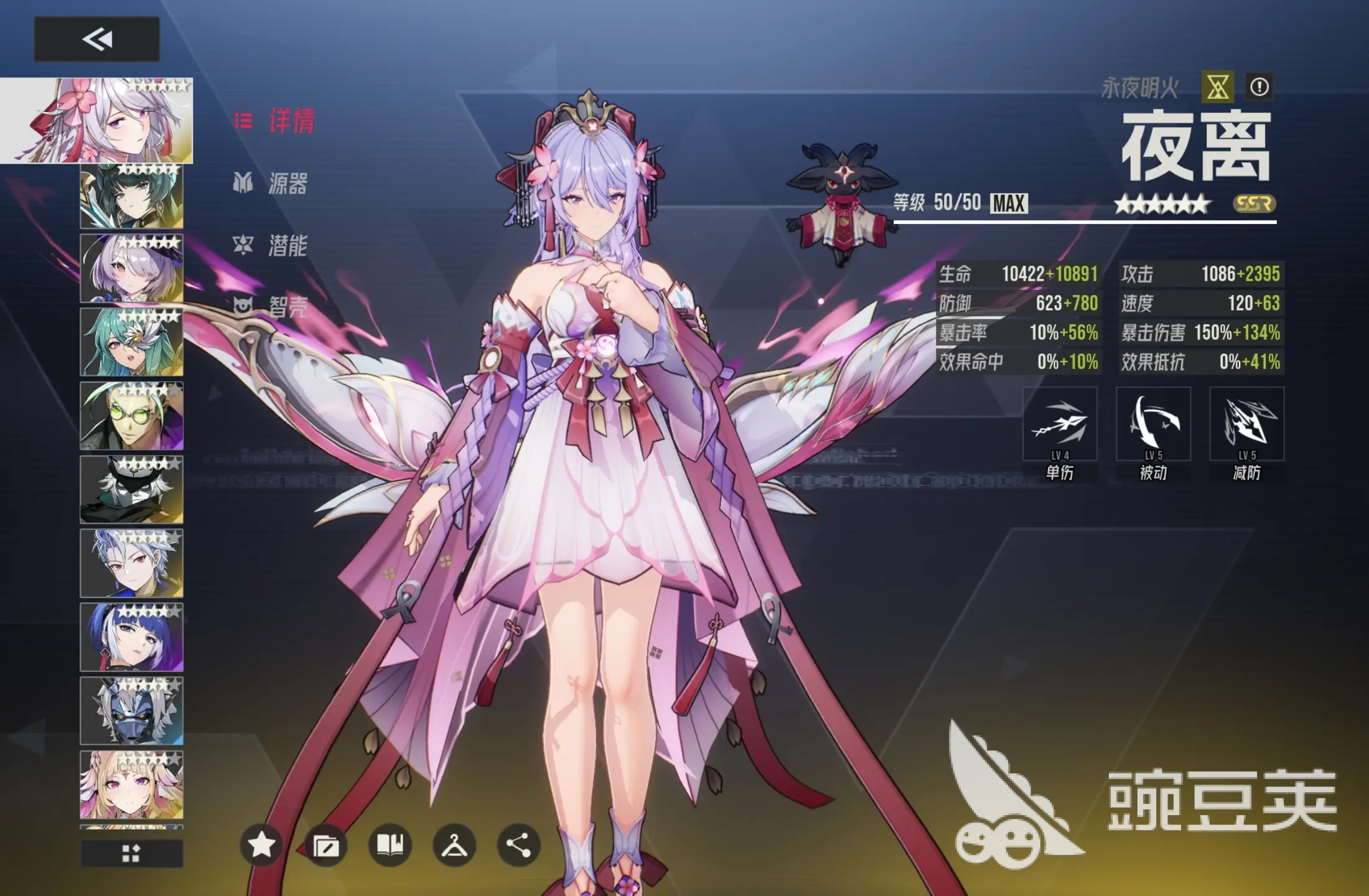
Task: Choose the teal-haired character with white flower
Action: click(x=131, y=342)
